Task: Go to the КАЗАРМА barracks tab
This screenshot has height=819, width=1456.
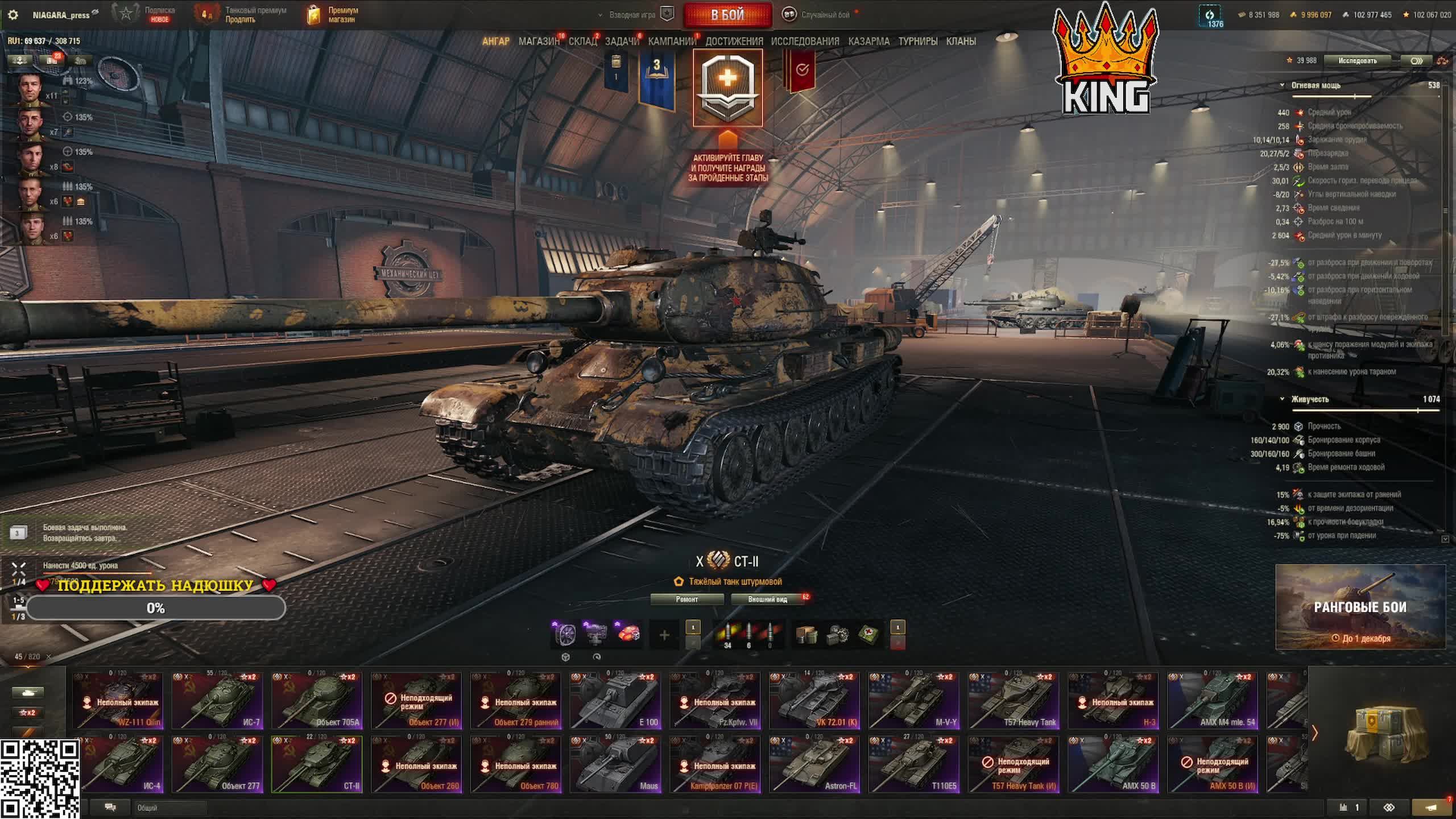Action: pos(868,42)
